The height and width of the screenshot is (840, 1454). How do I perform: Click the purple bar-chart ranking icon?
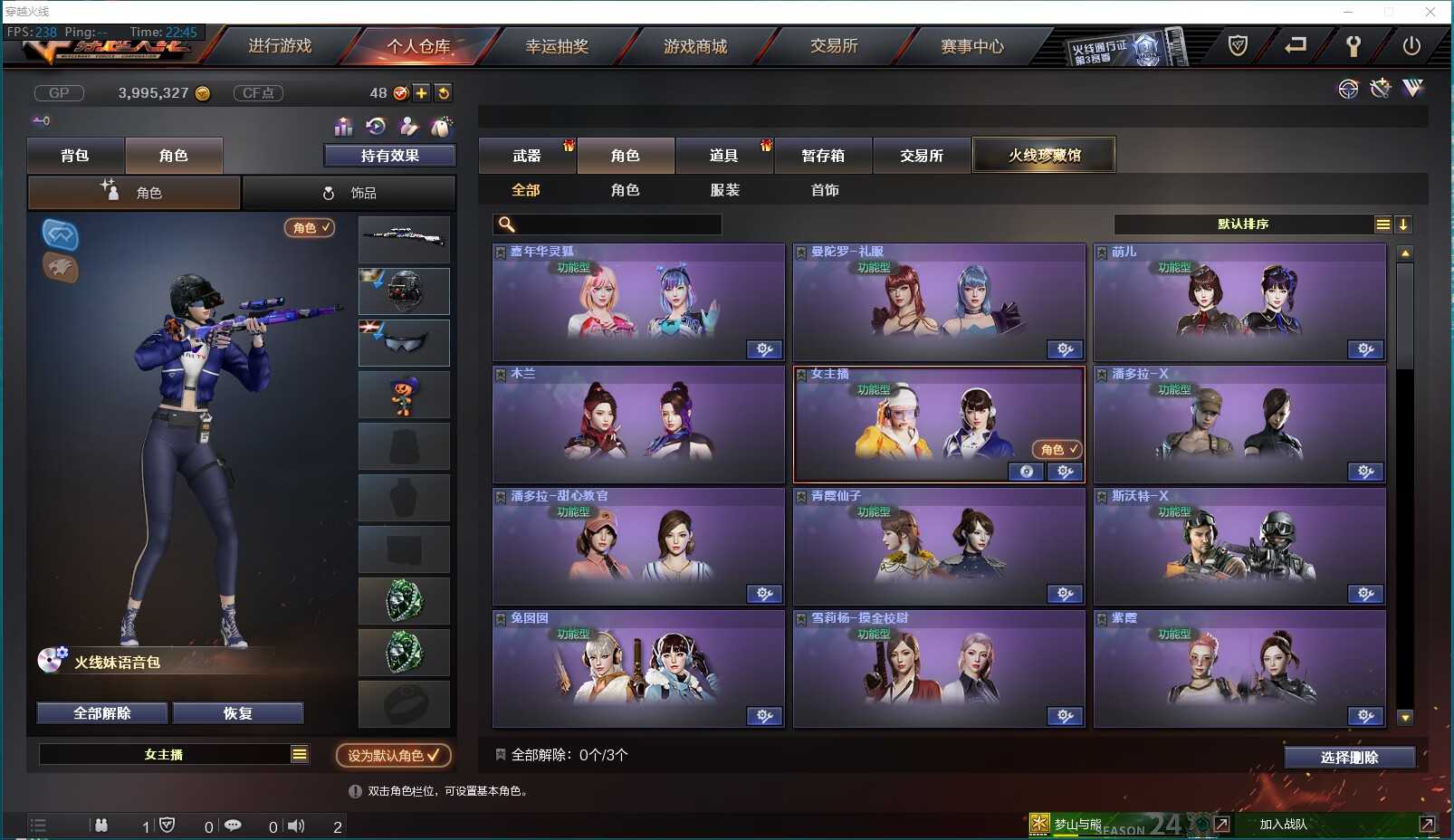click(x=343, y=127)
